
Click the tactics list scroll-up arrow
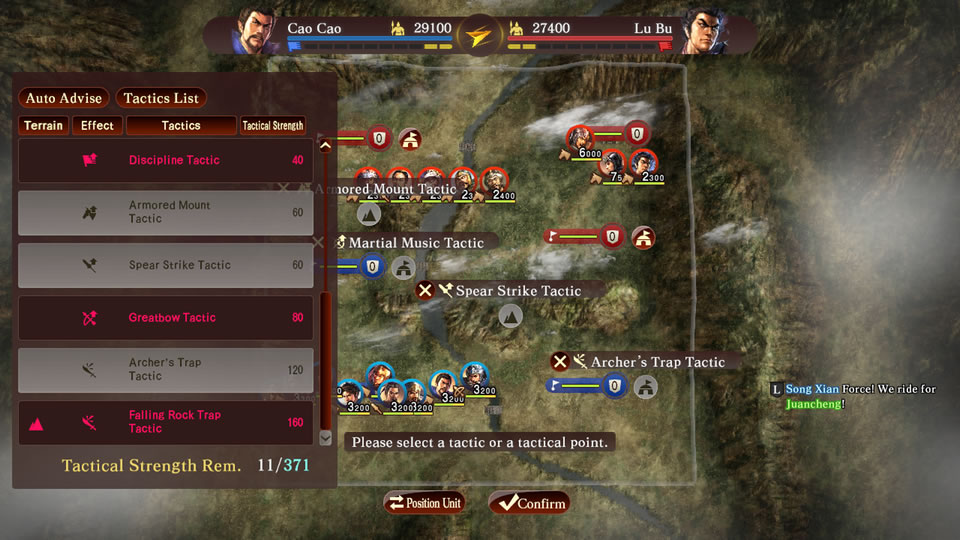click(x=324, y=146)
